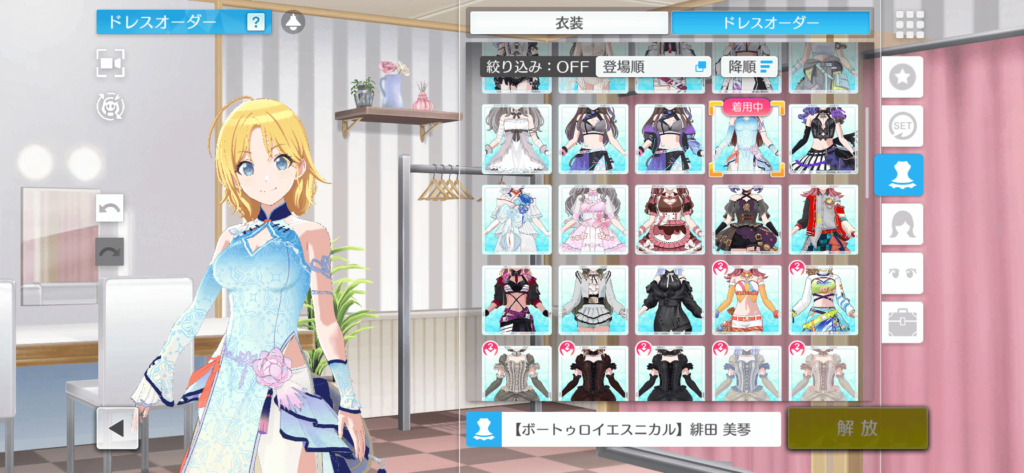Choose the red jacket outfit thumbnail
1024x473 pixels.
click(x=823, y=219)
